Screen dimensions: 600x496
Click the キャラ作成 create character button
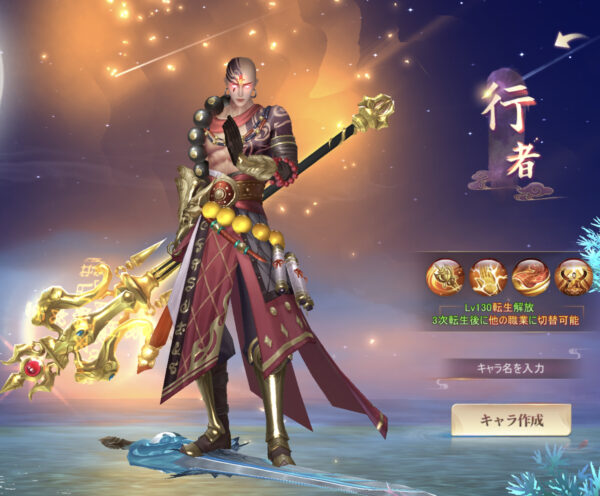point(510,419)
